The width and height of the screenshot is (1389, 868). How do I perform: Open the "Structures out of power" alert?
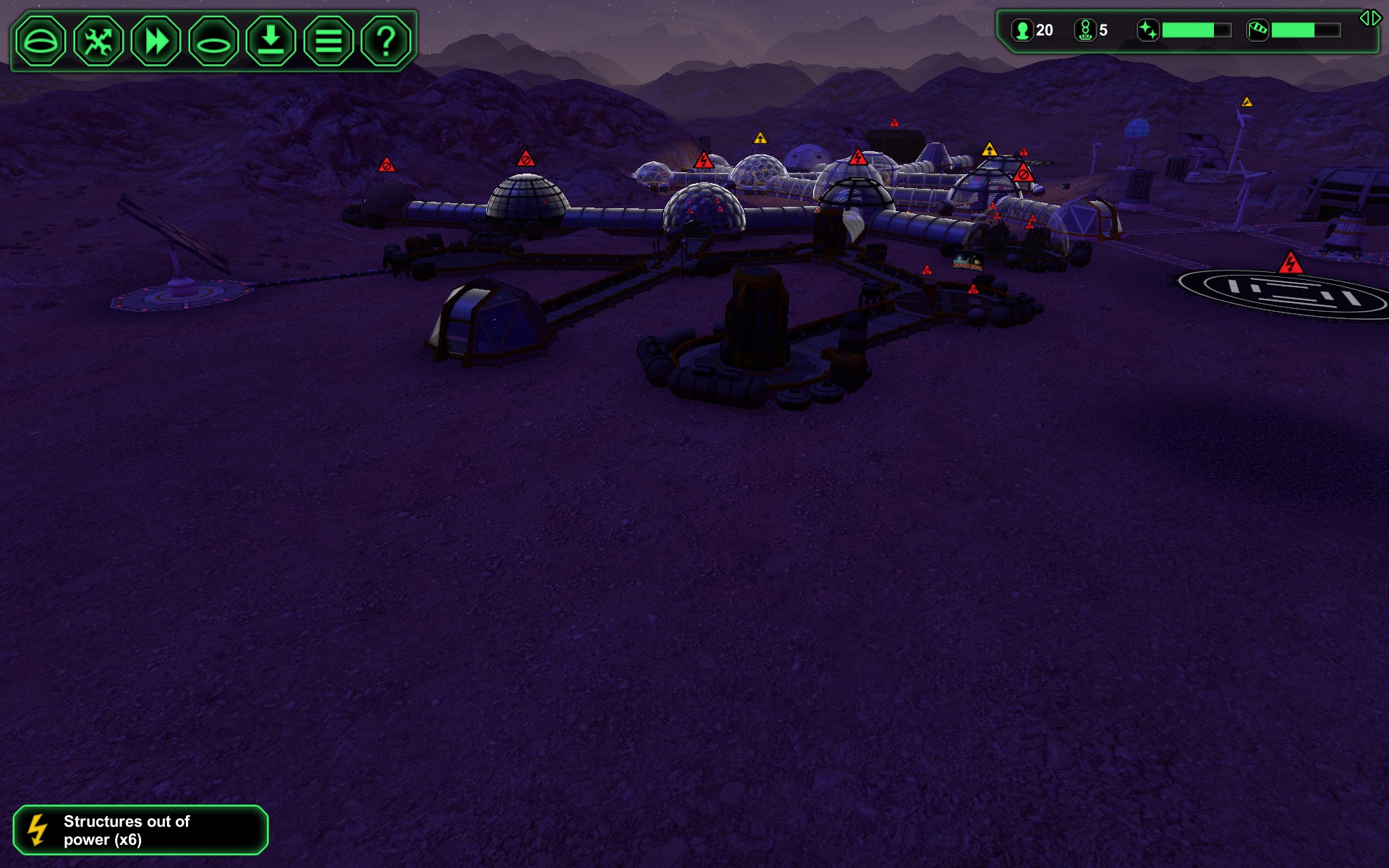pyautogui.click(x=140, y=830)
